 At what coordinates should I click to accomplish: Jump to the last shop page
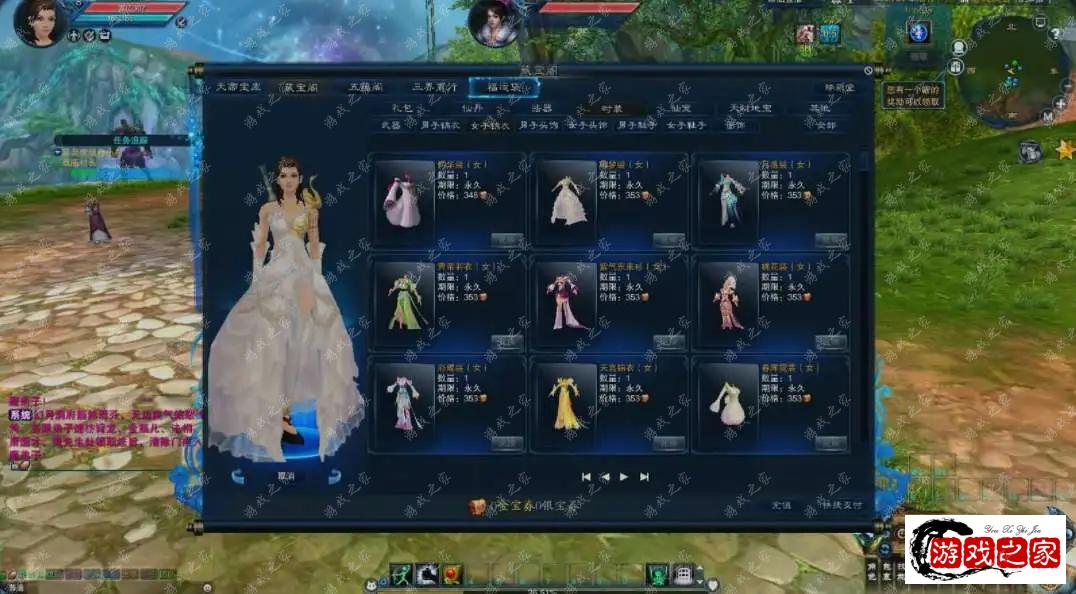coord(645,477)
